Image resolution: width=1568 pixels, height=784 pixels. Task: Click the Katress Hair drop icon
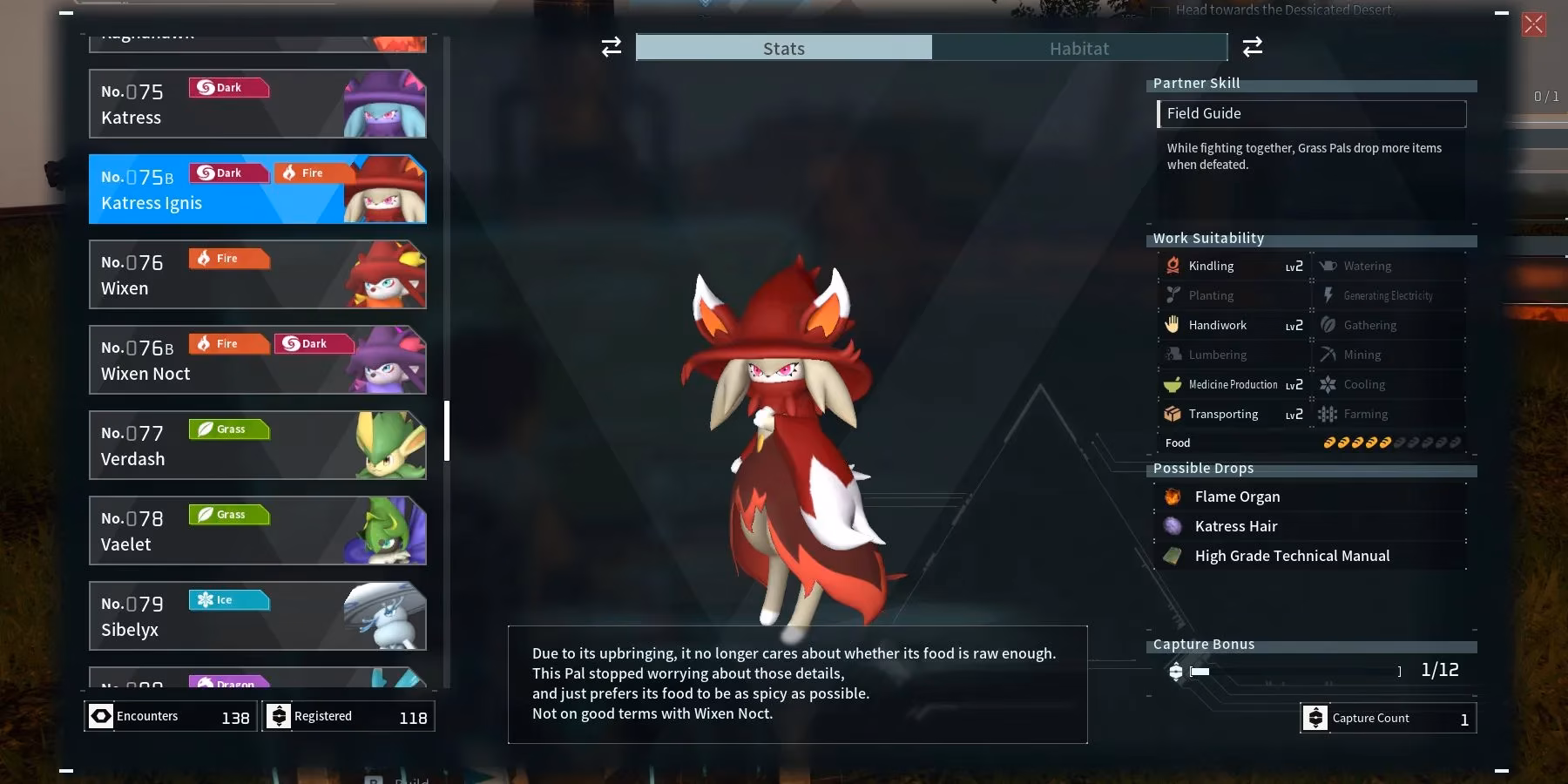click(x=1174, y=526)
